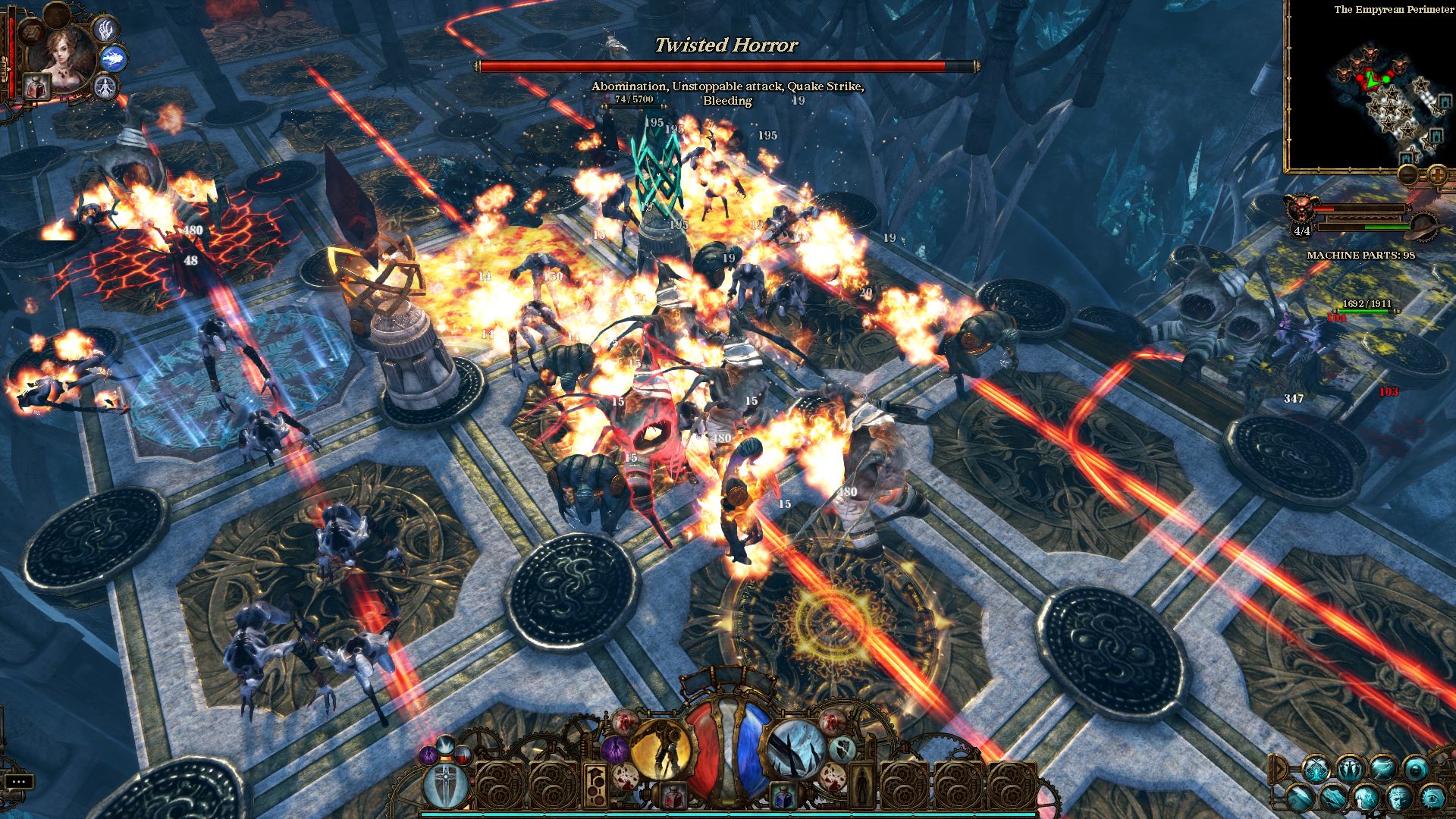The height and width of the screenshot is (819, 1456).
Task: Use Katarina's health potion
Action: point(35,86)
